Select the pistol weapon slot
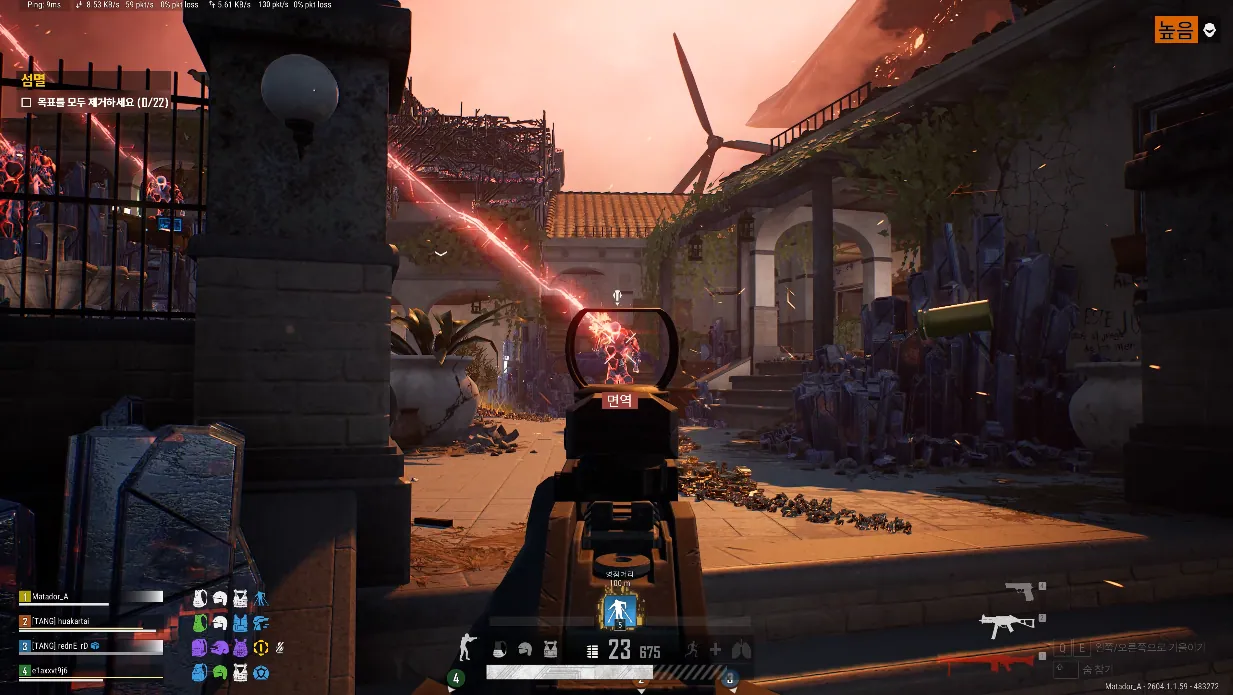This screenshot has width=1233, height=695. pyautogui.click(x=1020, y=591)
